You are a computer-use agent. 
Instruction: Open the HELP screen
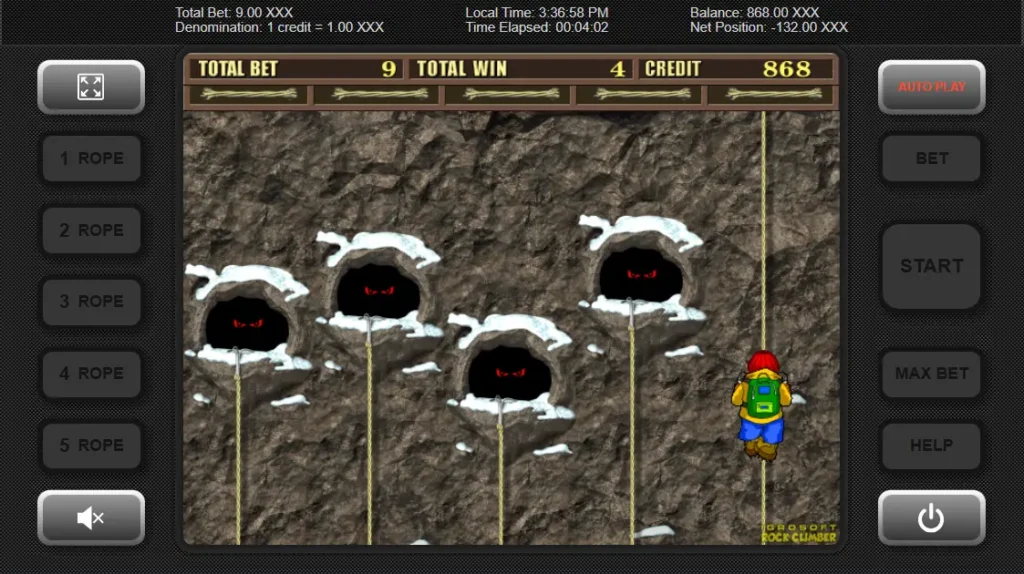coord(931,446)
